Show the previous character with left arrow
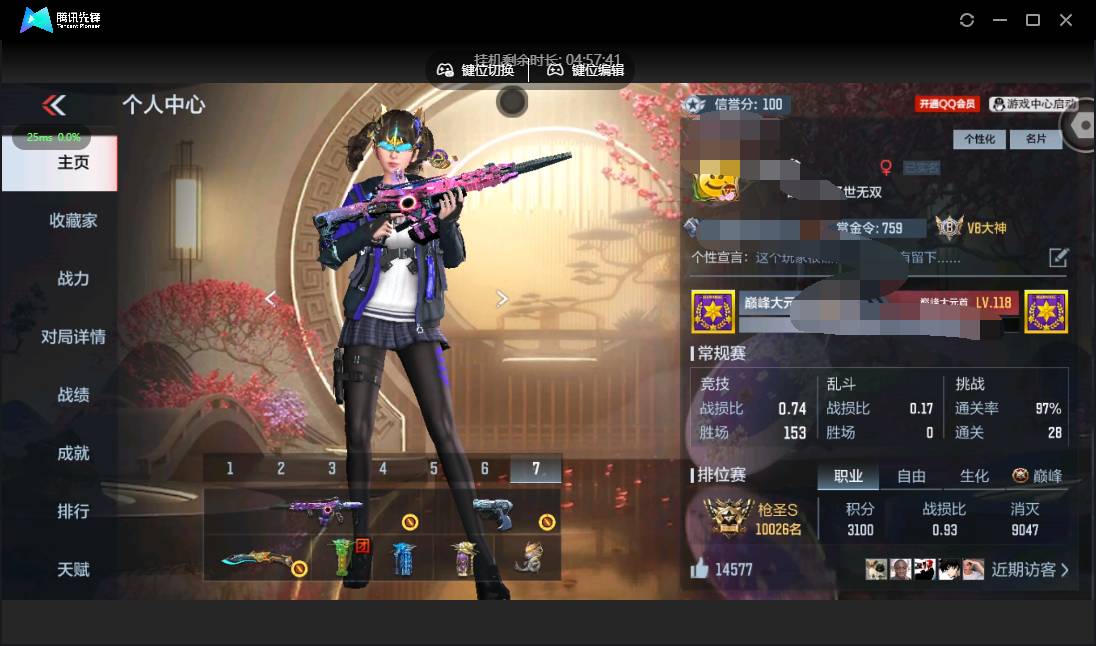The image size is (1096, 646). click(270, 298)
